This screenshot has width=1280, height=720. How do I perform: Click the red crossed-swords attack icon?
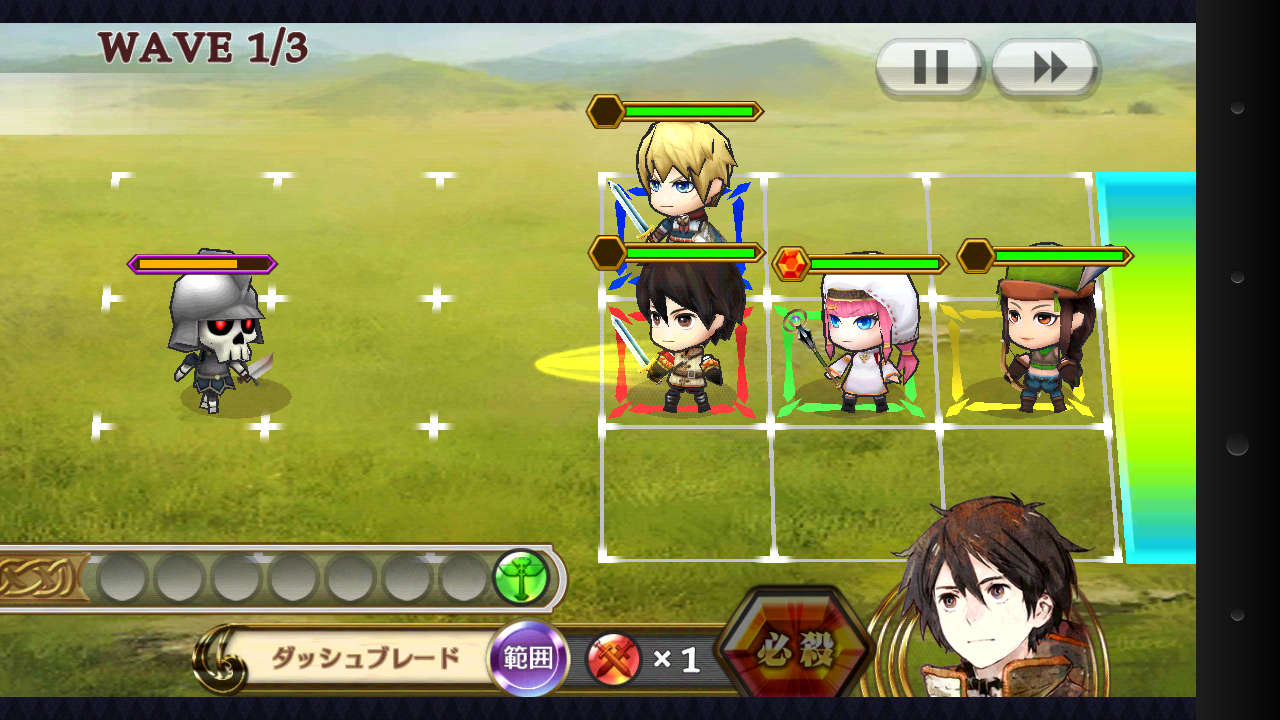tap(613, 660)
